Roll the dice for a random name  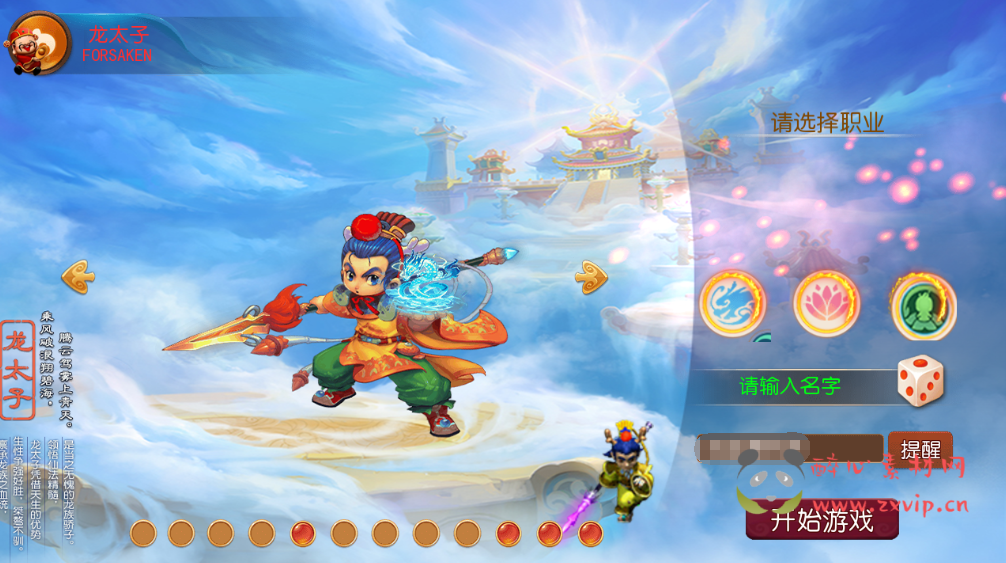pos(919,382)
